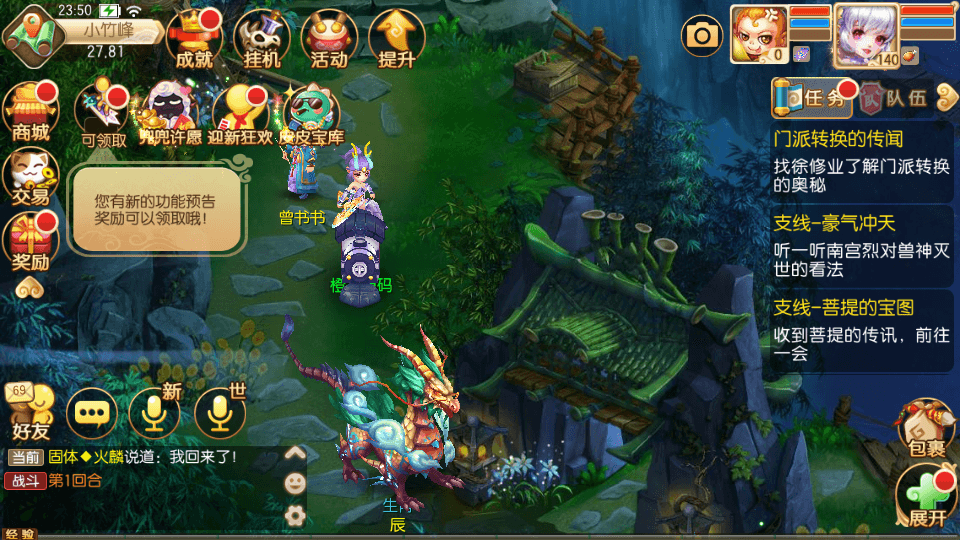The image size is (960, 540).
Task: Select the 门派转换的传闻 quest entry
Action: [860, 160]
